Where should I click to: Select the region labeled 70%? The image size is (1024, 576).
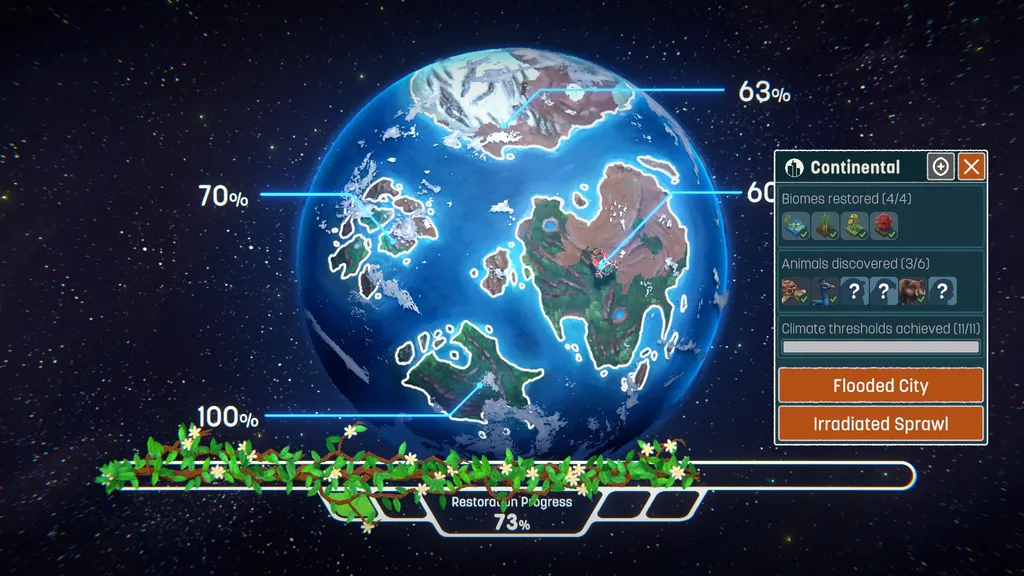(222, 195)
